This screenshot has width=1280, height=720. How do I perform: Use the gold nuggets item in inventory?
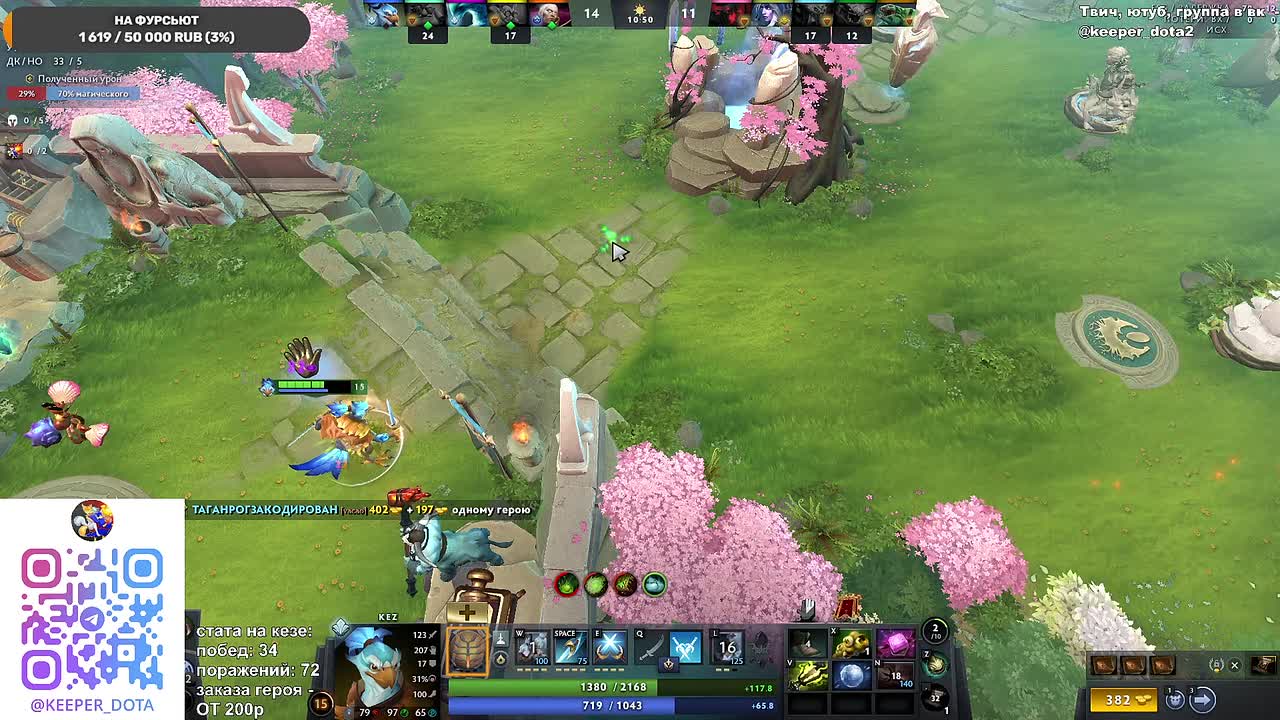point(851,644)
